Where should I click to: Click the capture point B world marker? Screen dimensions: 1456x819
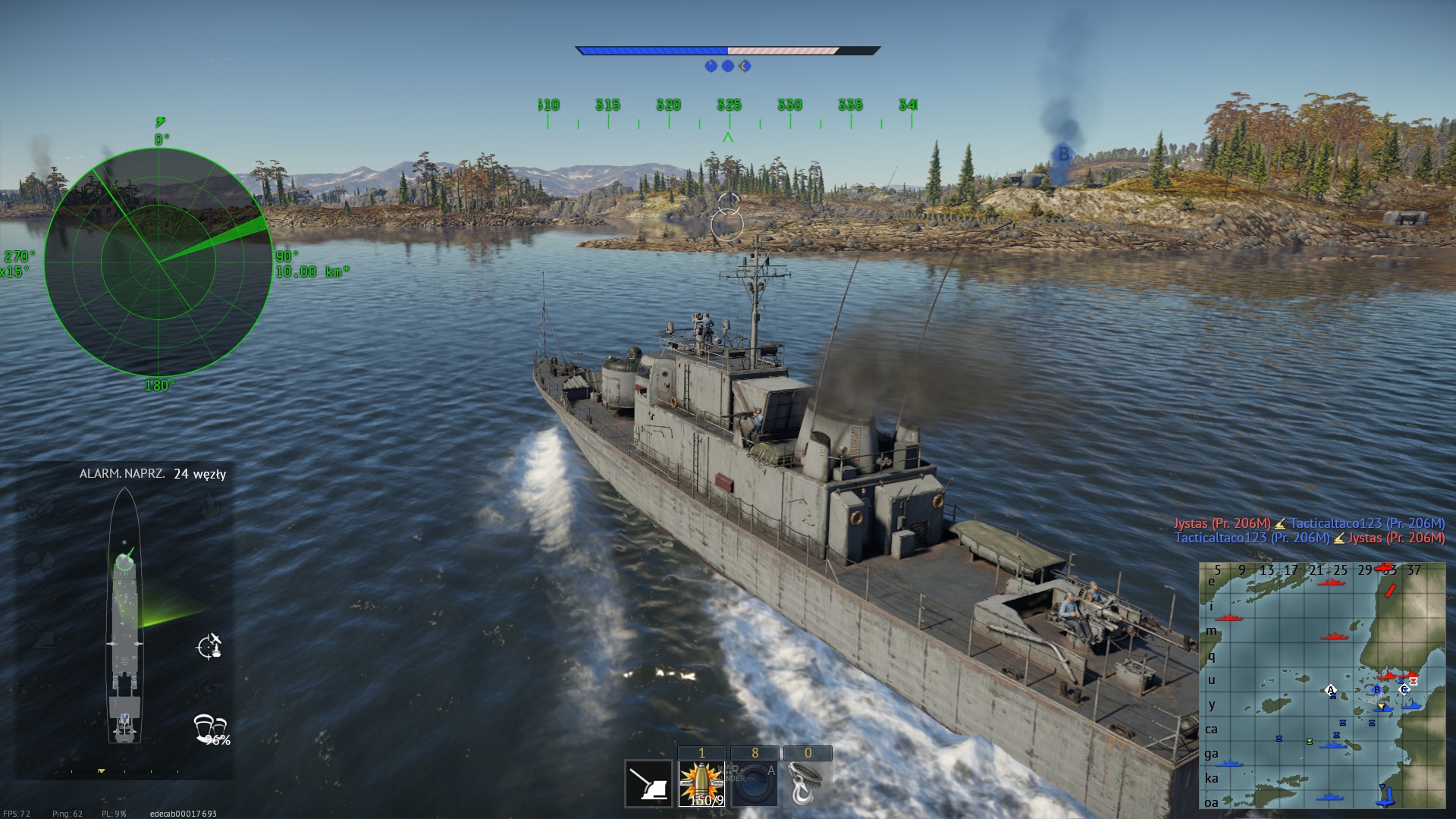(1063, 155)
